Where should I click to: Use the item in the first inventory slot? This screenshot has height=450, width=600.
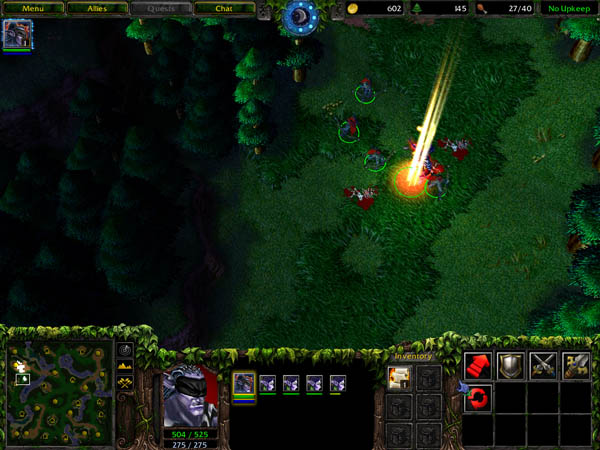point(398,377)
